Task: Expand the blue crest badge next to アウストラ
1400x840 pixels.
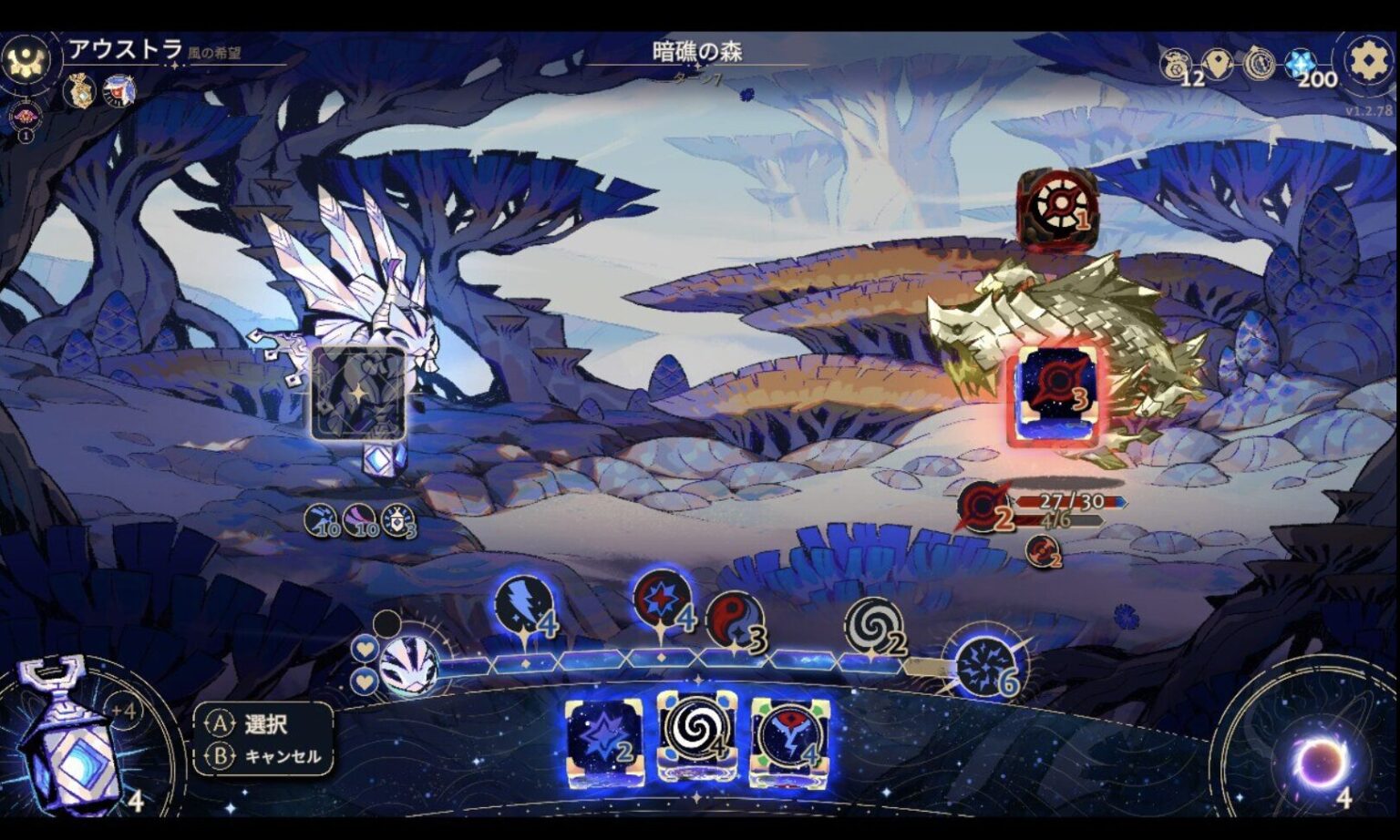Action: [118, 90]
